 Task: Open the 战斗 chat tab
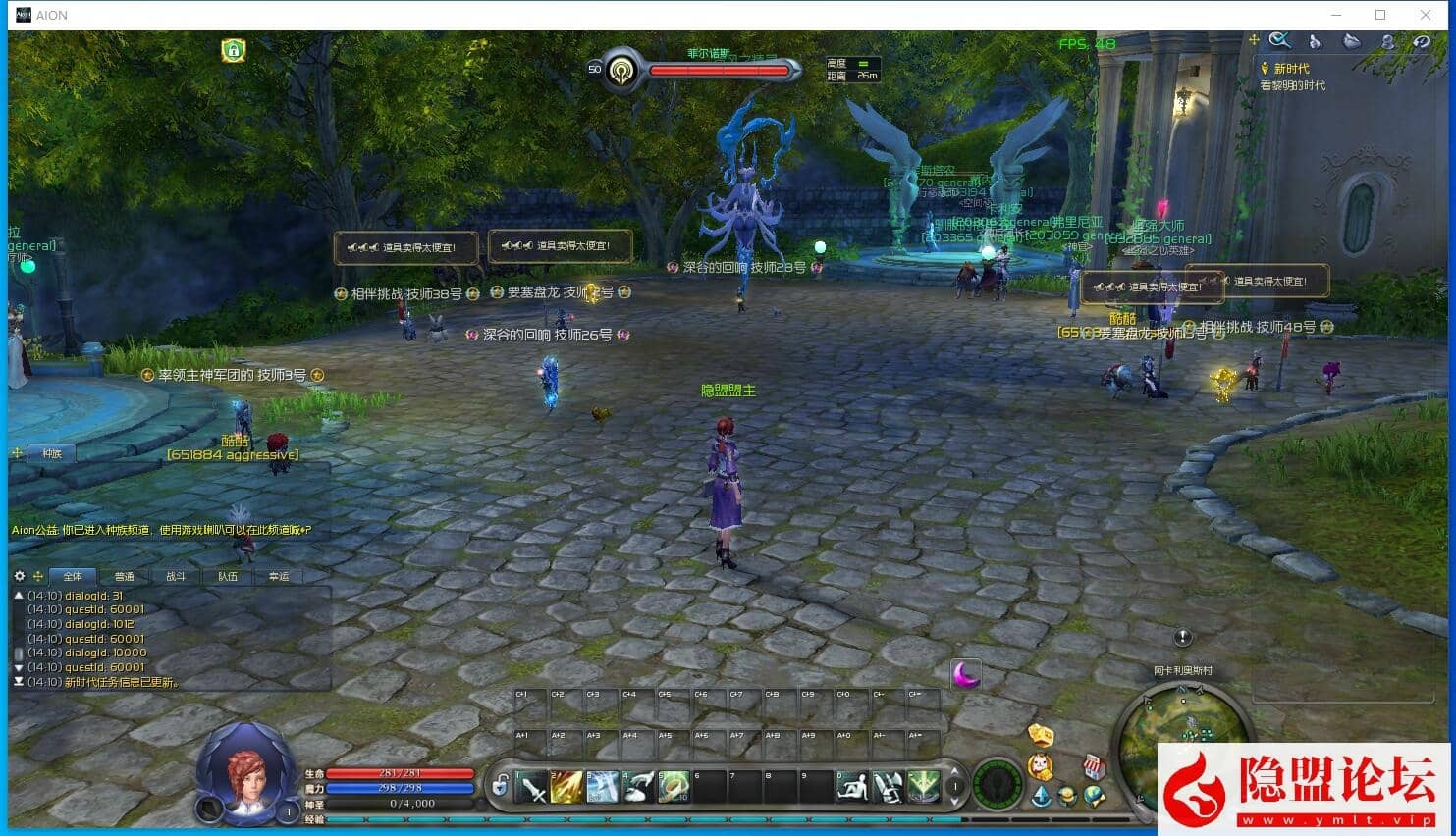pos(176,577)
